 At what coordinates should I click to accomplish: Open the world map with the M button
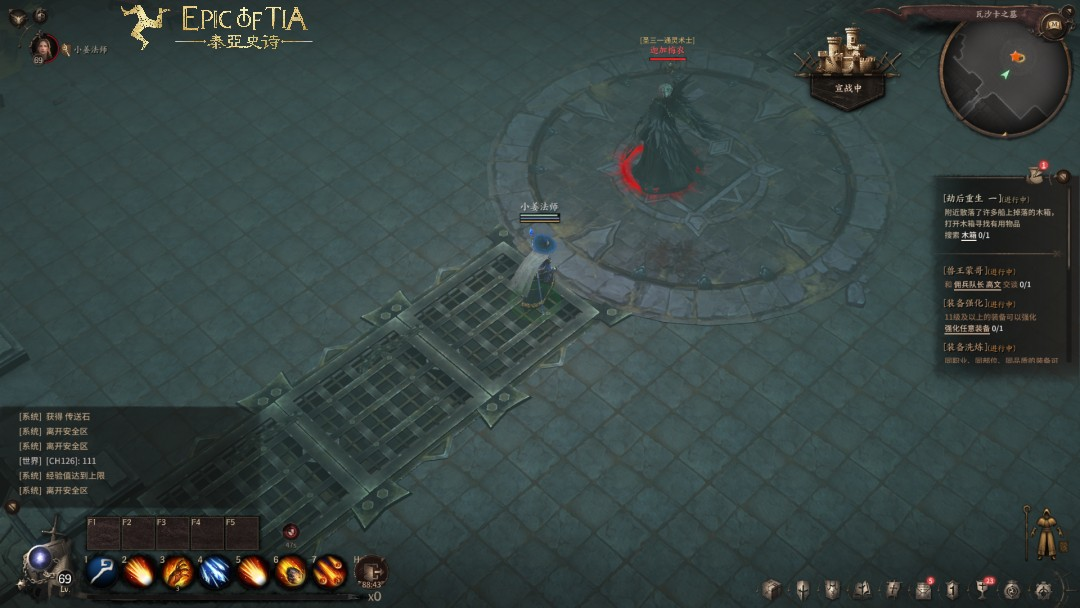click(1052, 24)
